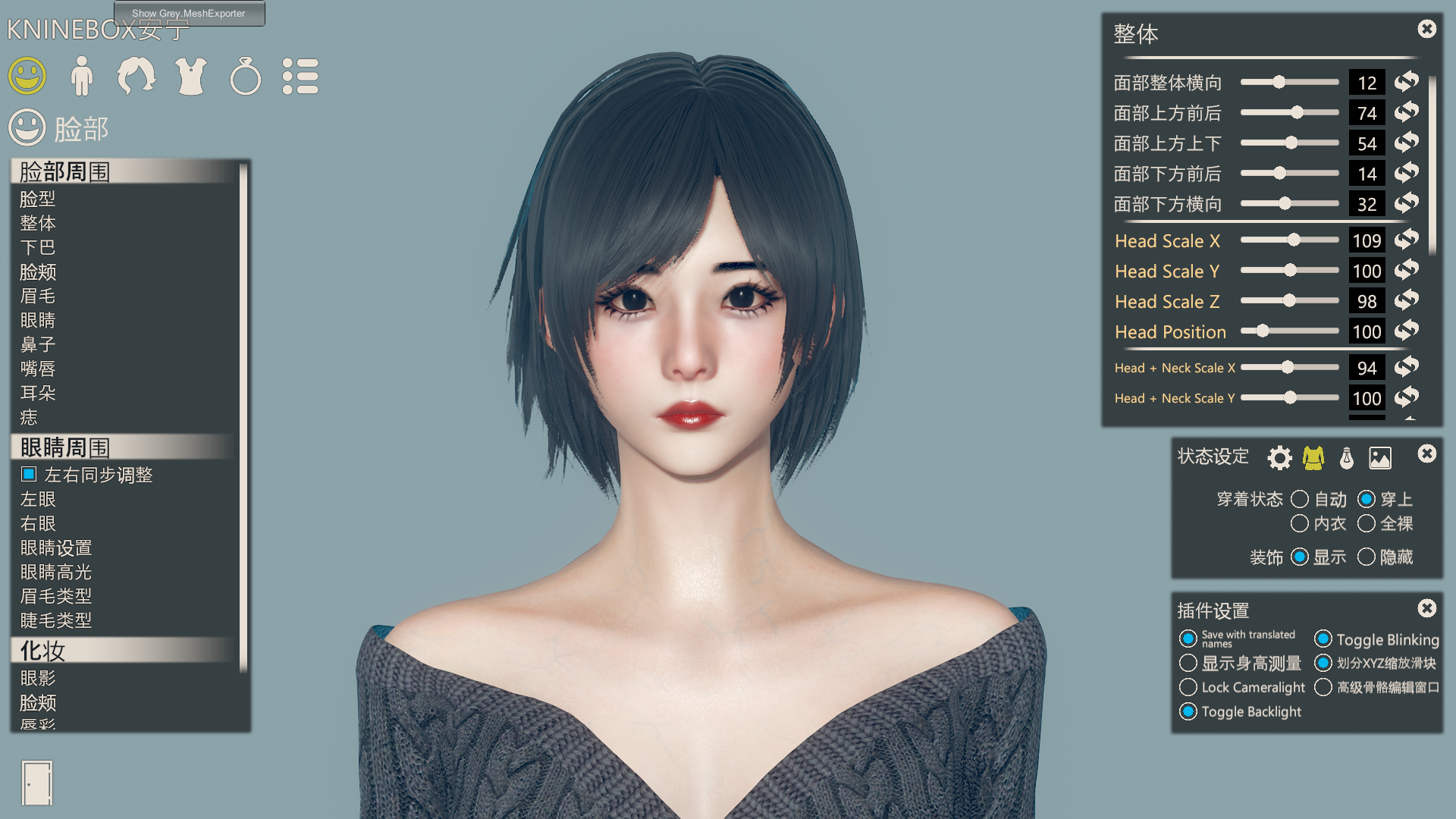Screen dimensions: 1456x819
Task: Click the exit door icon
Action: point(37,783)
